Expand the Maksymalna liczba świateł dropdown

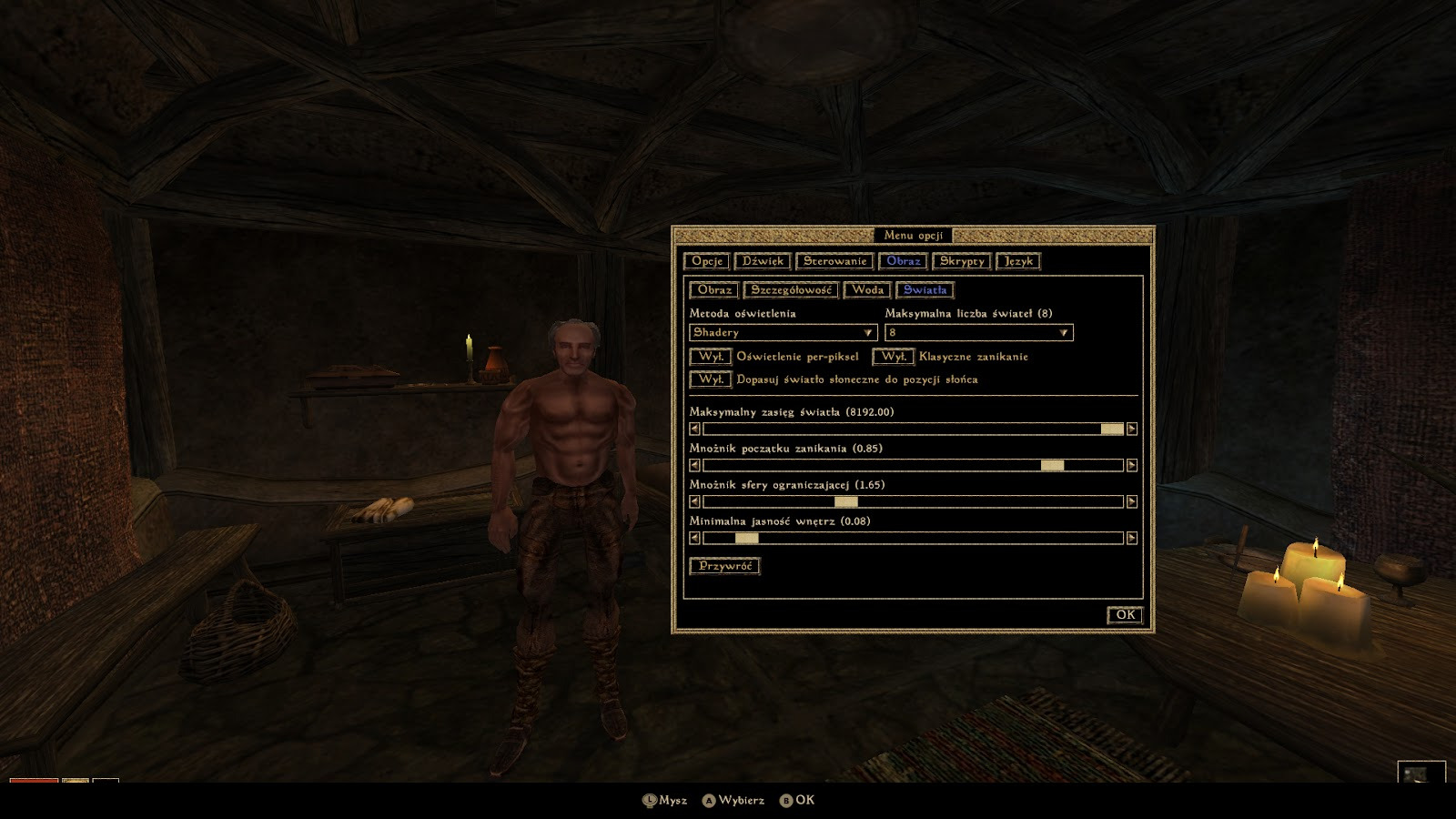[978, 333]
